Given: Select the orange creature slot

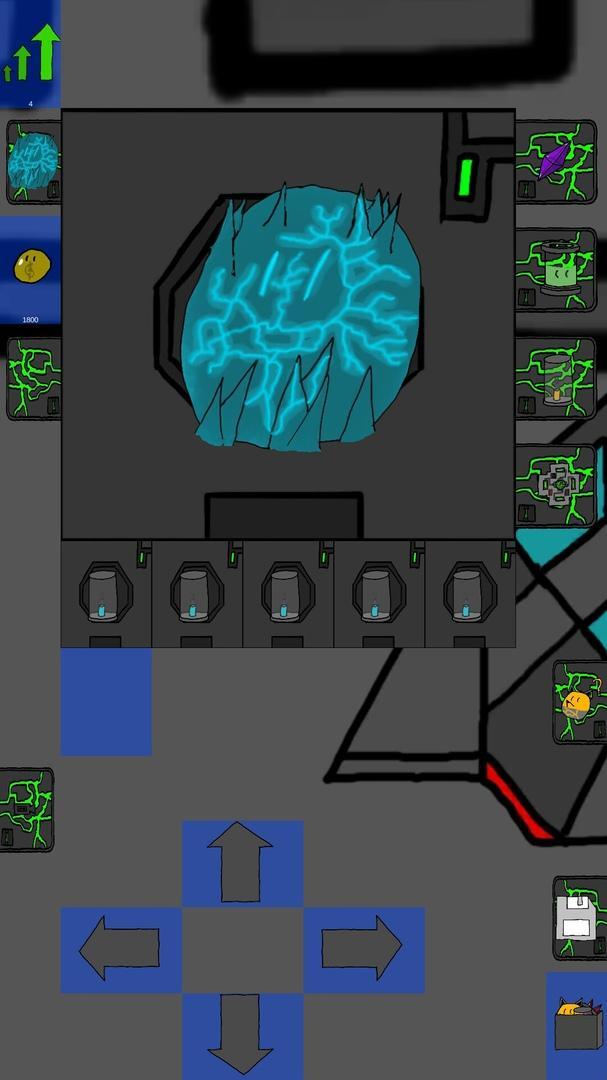Looking at the screenshot, I should click(580, 702).
